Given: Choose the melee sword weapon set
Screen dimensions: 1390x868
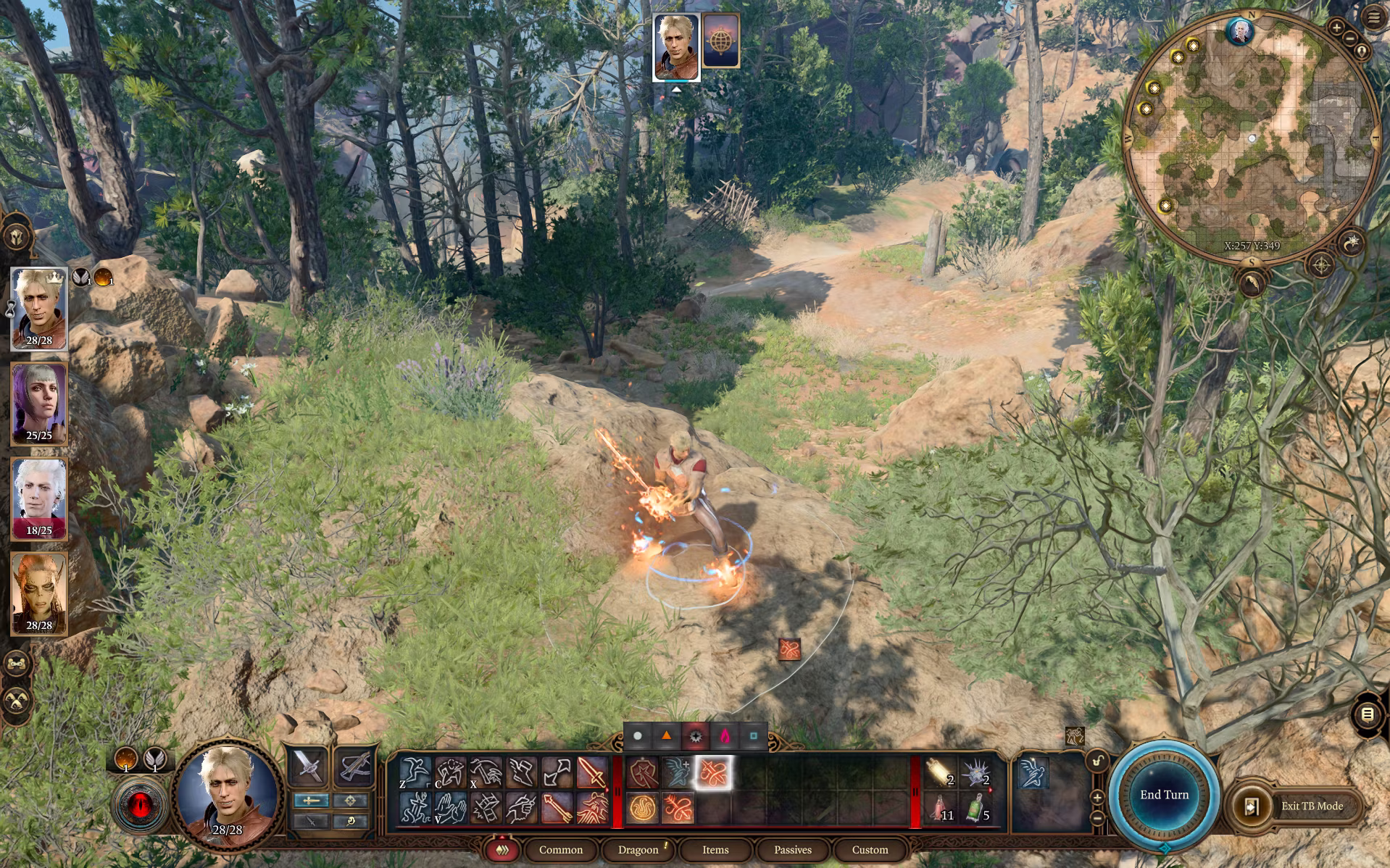Looking at the screenshot, I should pos(307,766).
